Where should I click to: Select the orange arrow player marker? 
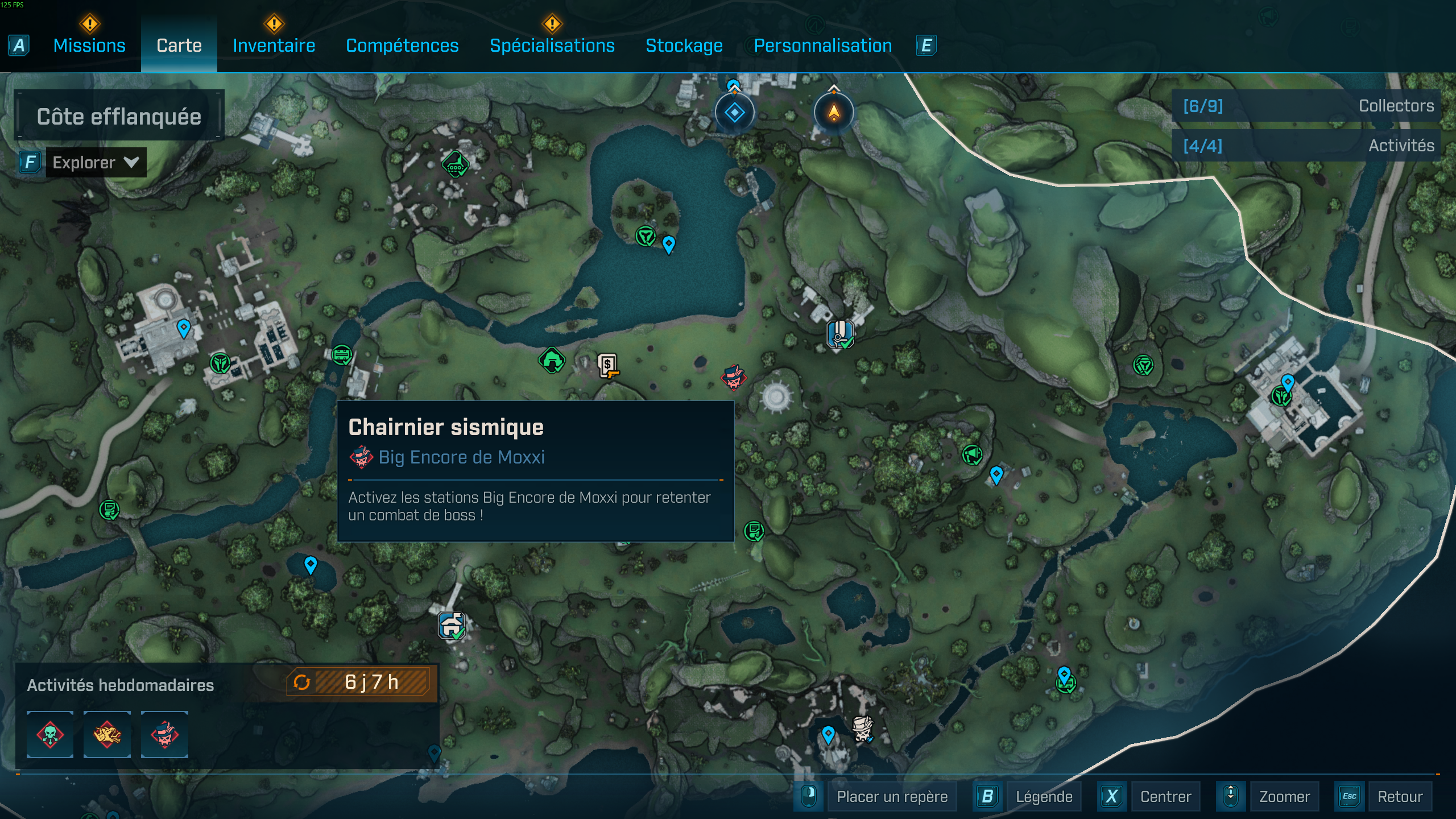[833, 113]
